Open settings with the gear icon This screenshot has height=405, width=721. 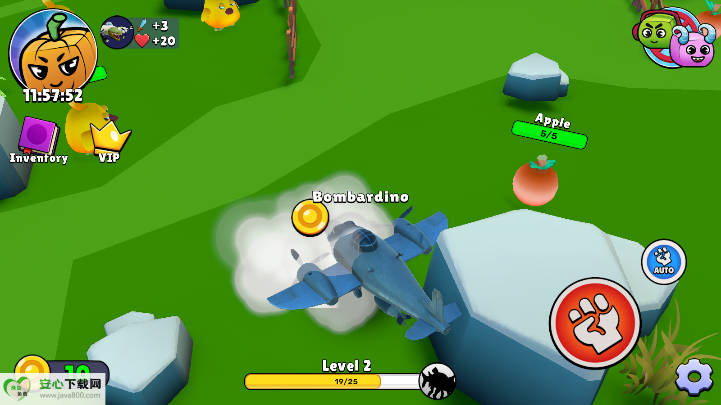[x=694, y=377]
